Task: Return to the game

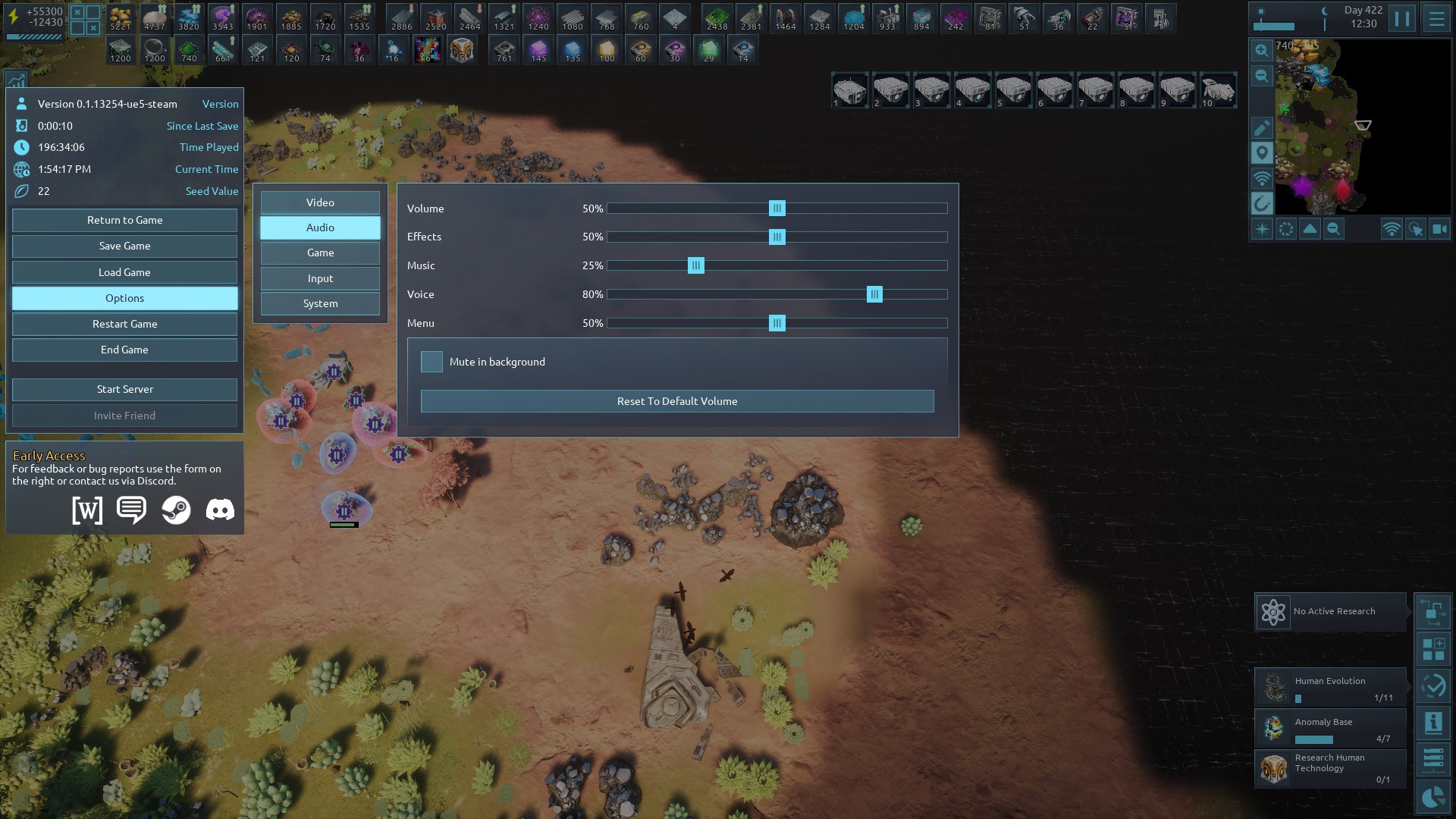Action: point(124,220)
